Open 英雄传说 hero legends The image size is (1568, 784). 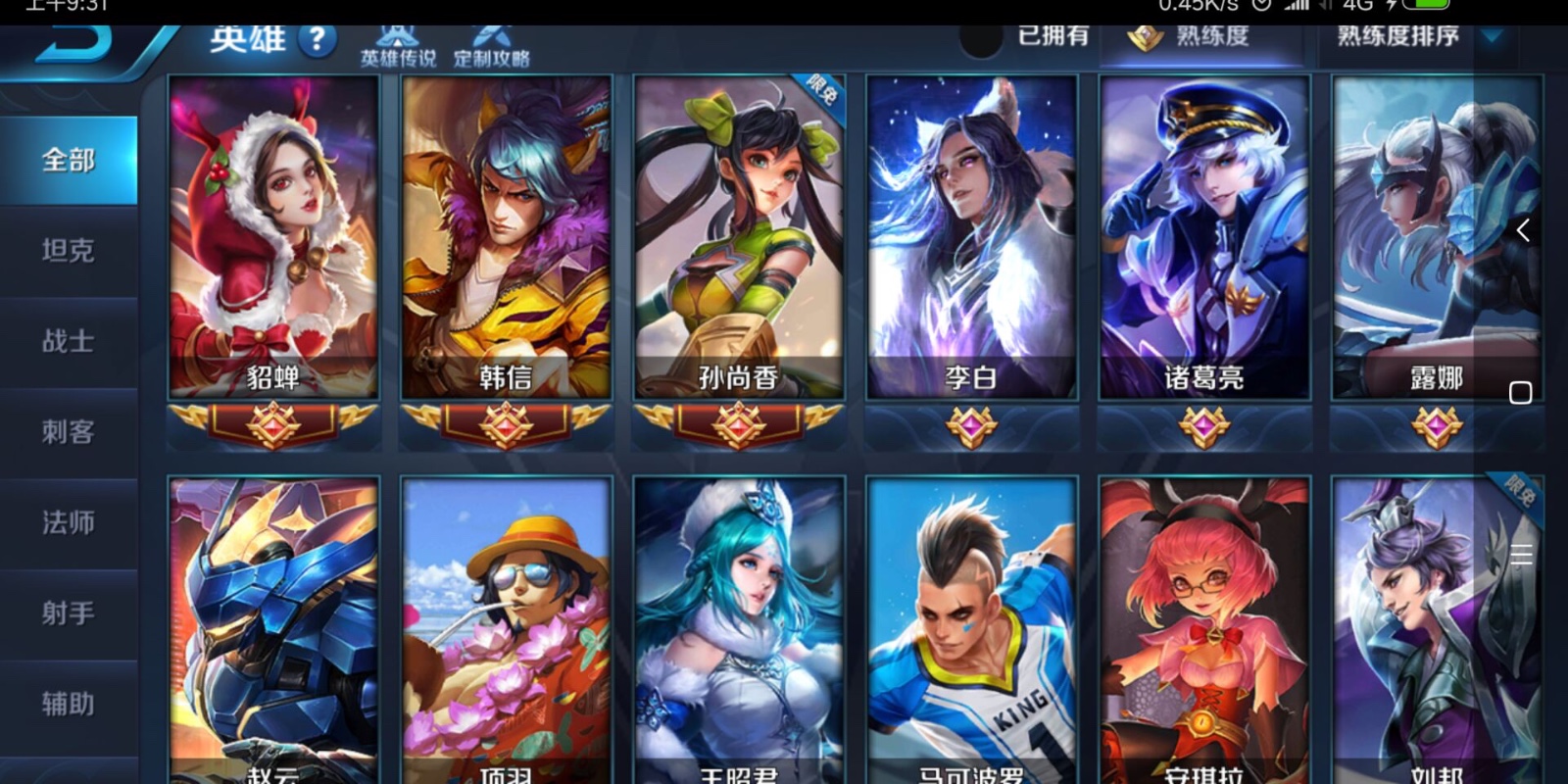(398, 45)
